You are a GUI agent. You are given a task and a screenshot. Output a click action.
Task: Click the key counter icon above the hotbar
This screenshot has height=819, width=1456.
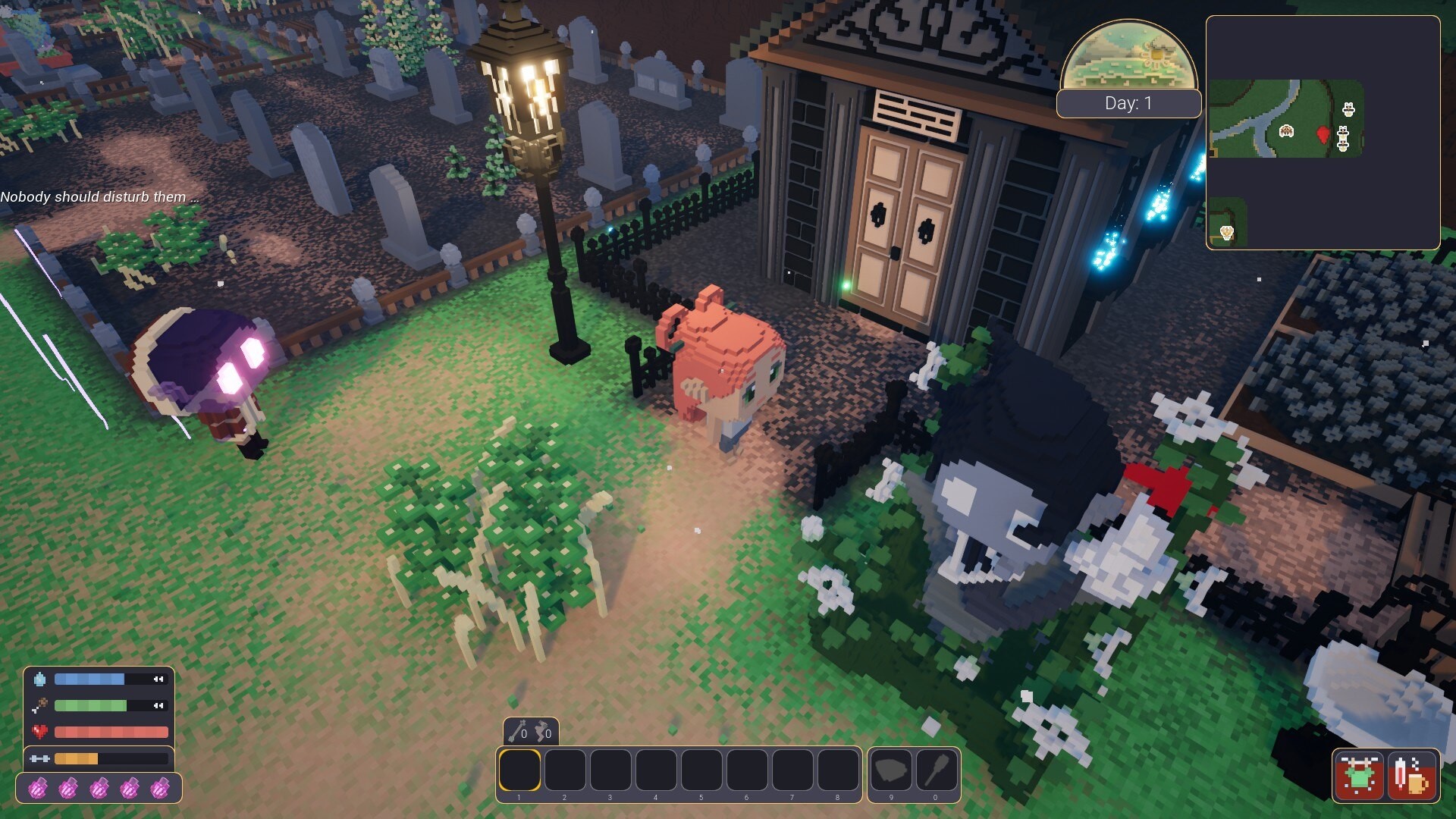click(516, 731)
